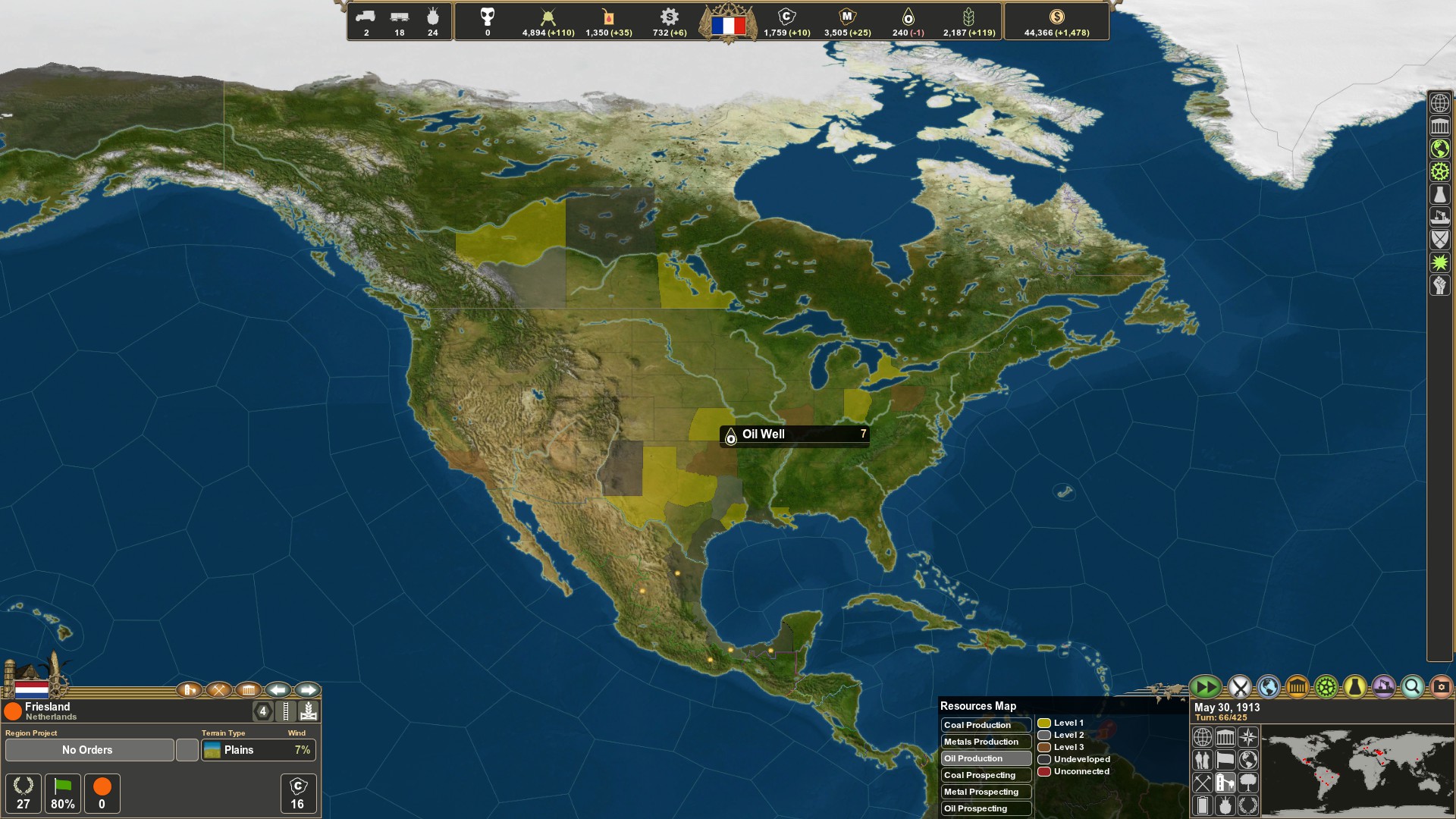Click the green gear icon on the right sidebar

(1439, 171)
